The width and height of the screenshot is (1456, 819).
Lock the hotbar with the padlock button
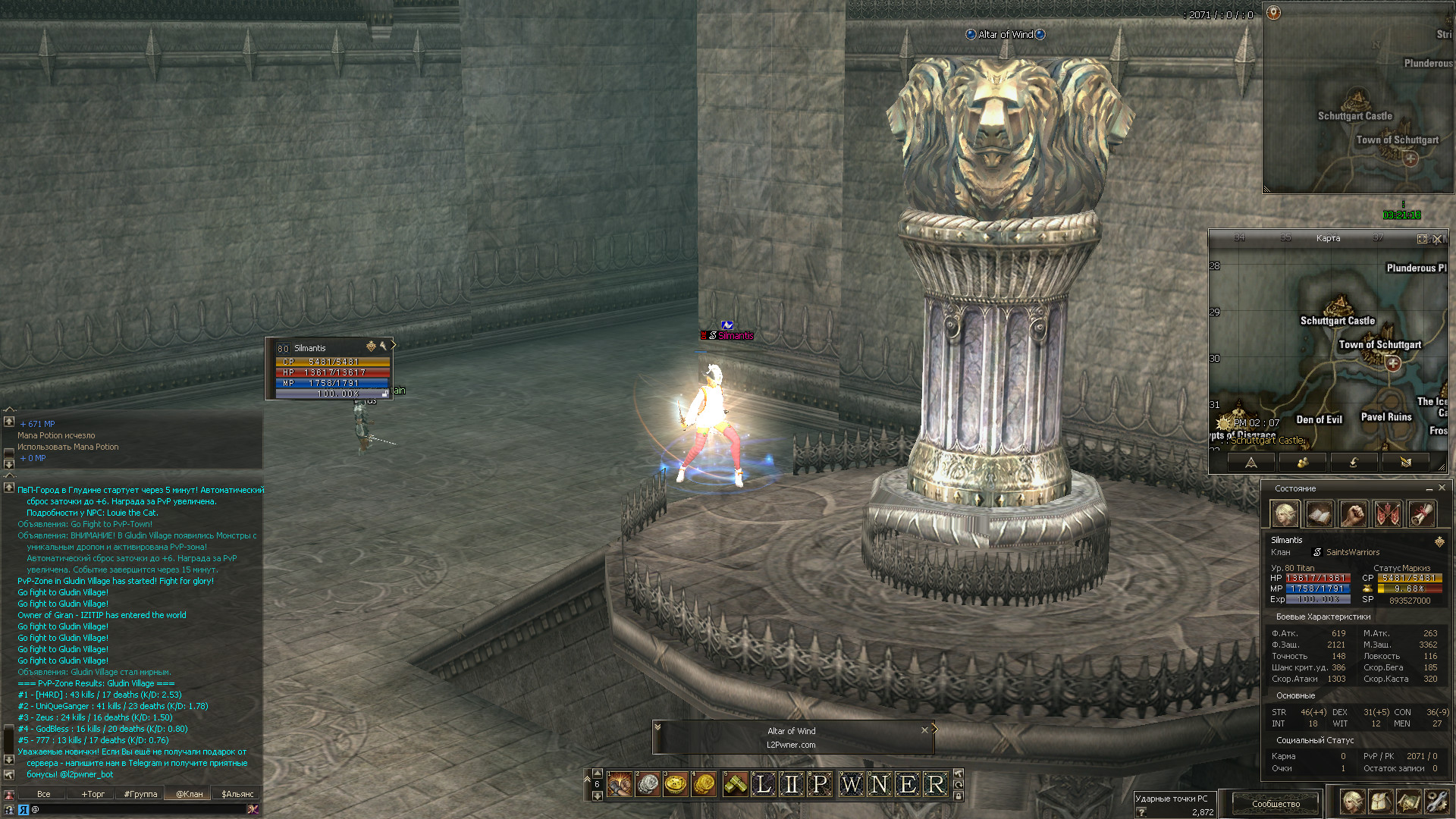point(959,796)
